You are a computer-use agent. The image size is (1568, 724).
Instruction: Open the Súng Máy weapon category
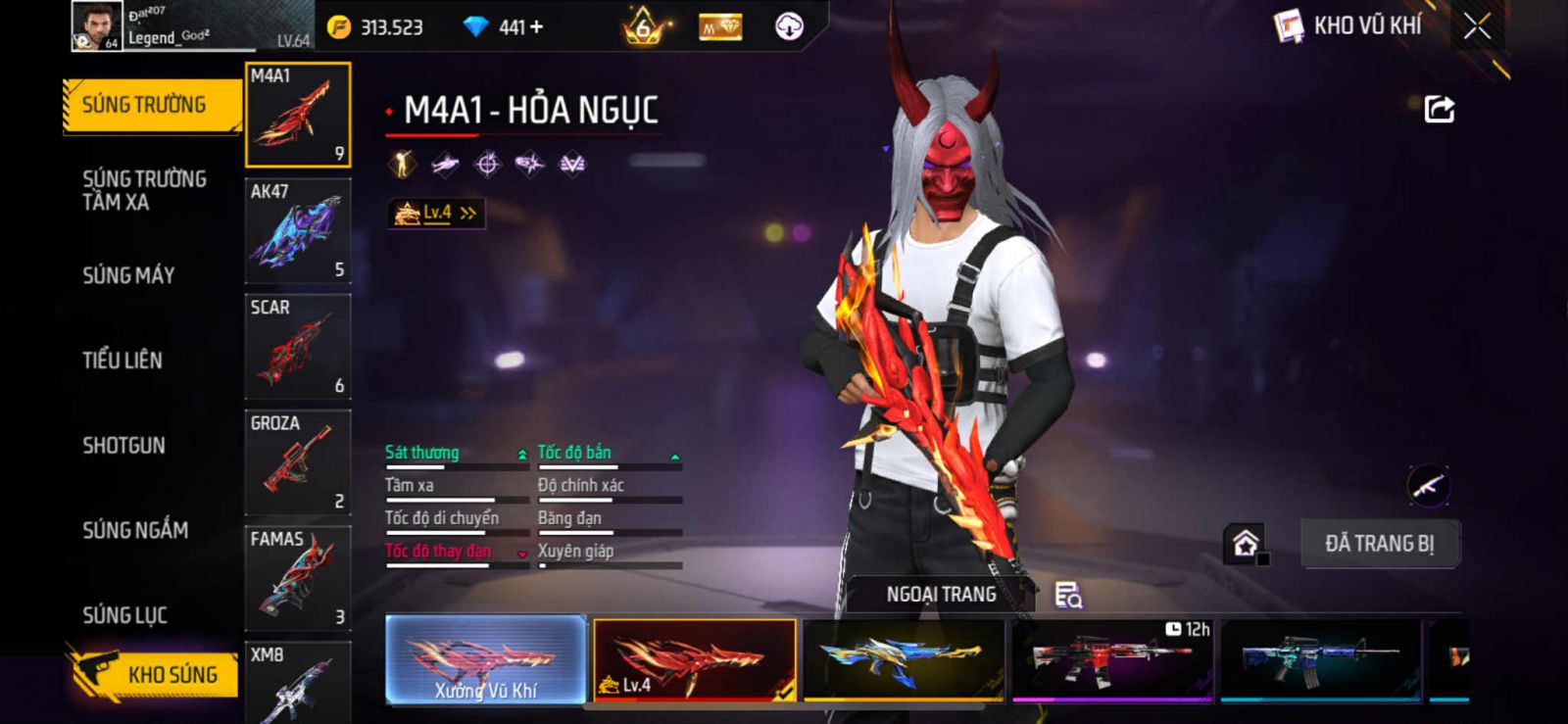click(128, 275)
